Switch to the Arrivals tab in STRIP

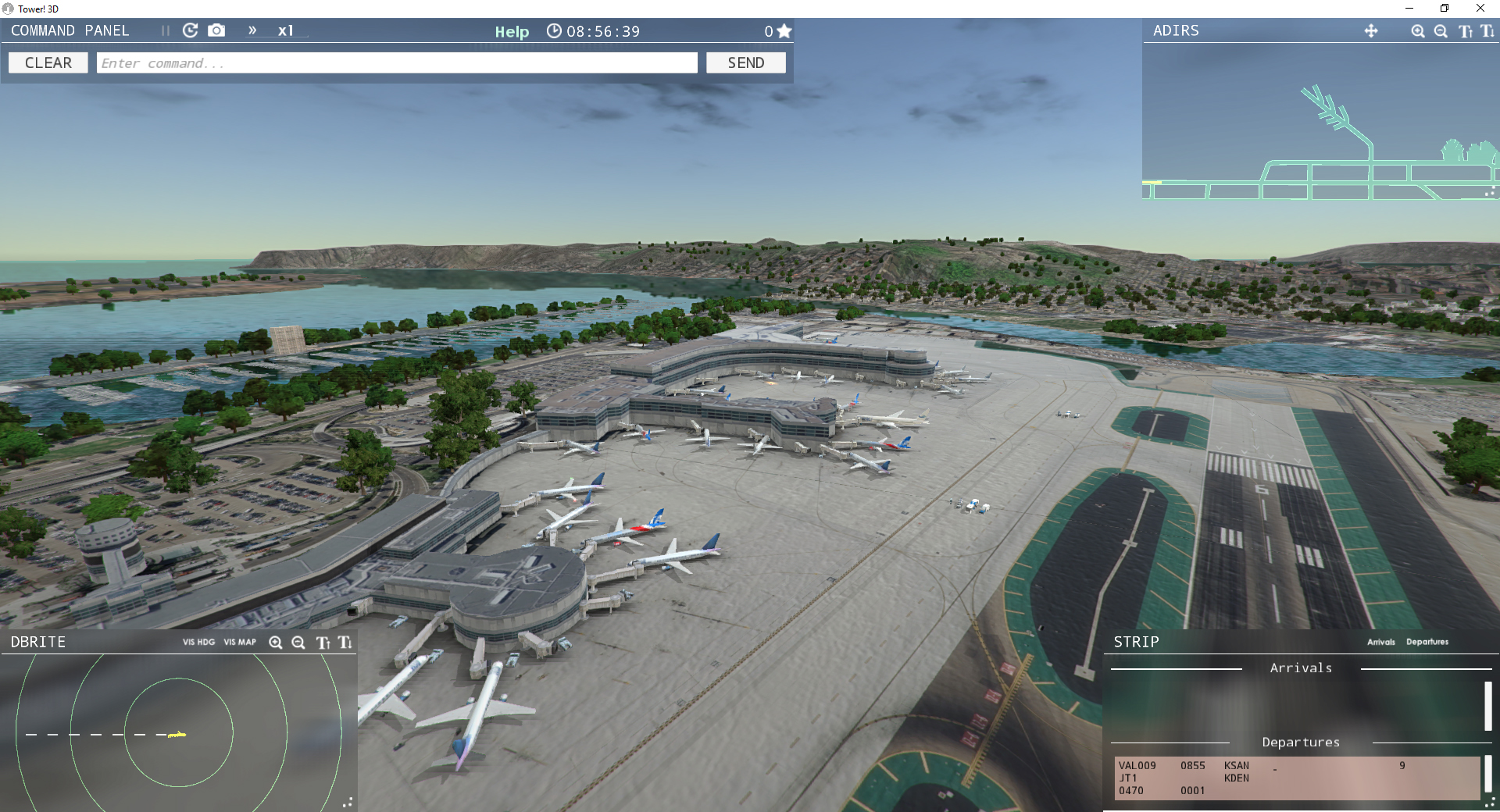point(1380,642)
